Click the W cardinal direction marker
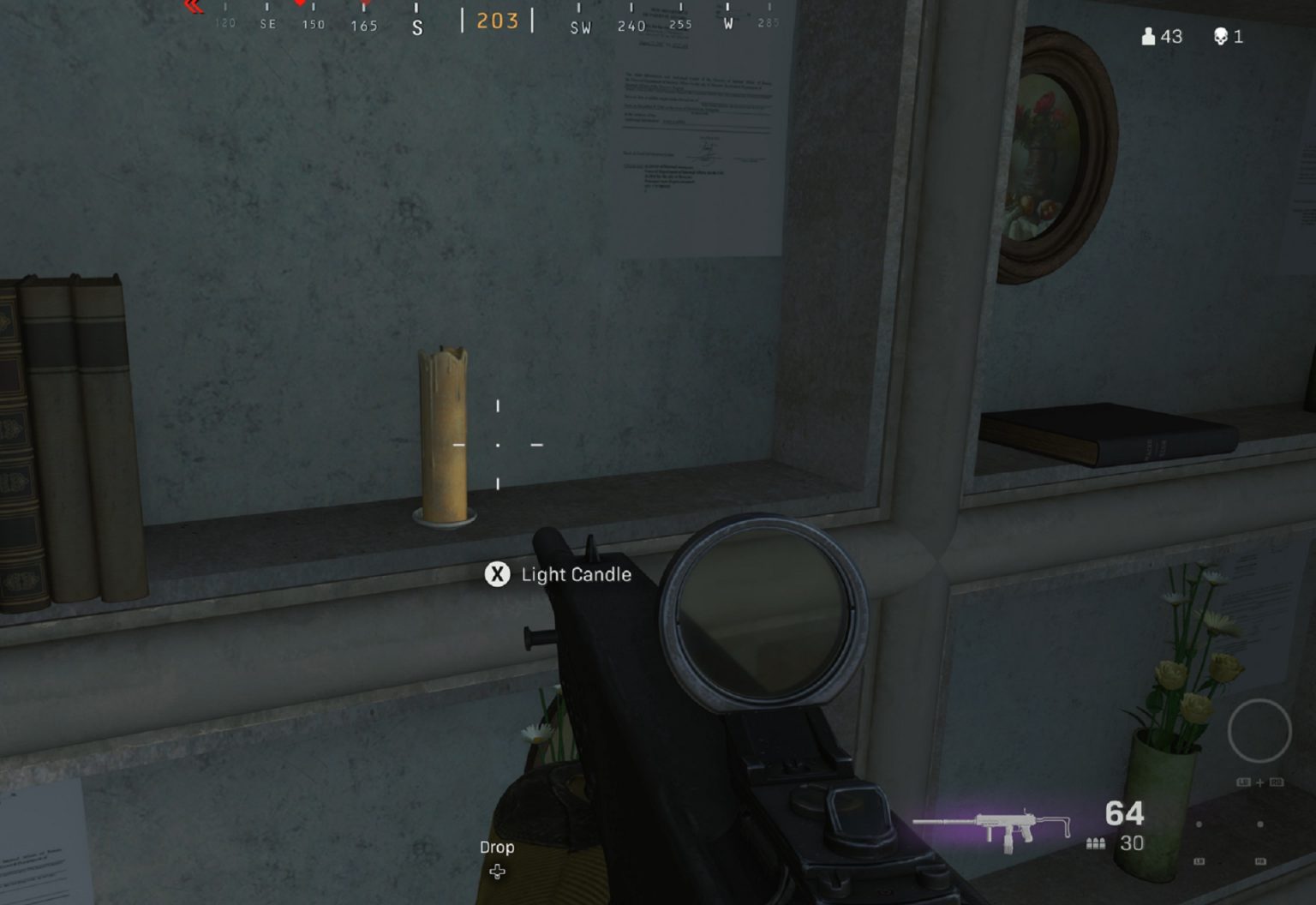 coord(727,25)
